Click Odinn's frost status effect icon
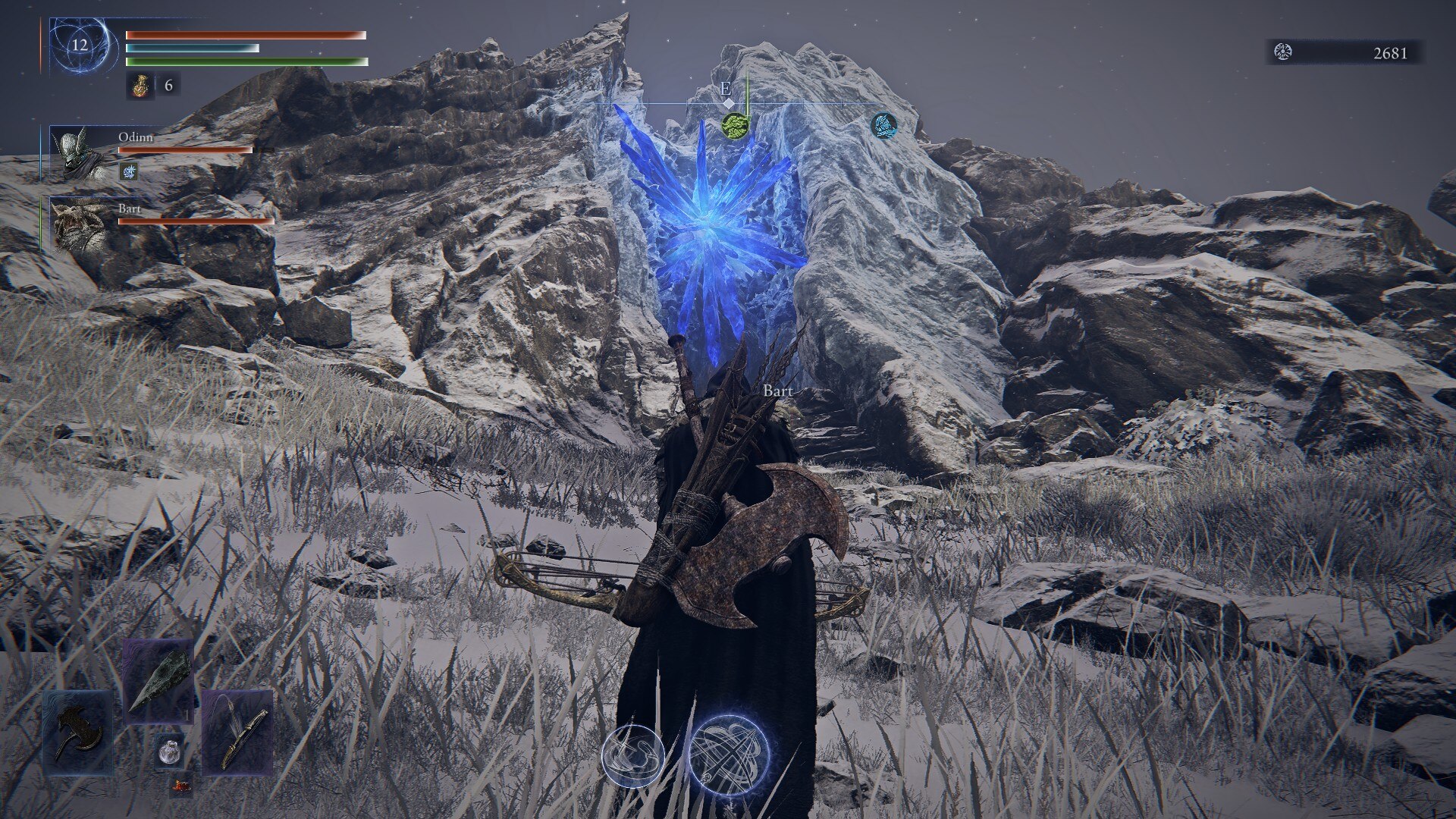Screen dimensions: 1456x819 coord(130,172)
